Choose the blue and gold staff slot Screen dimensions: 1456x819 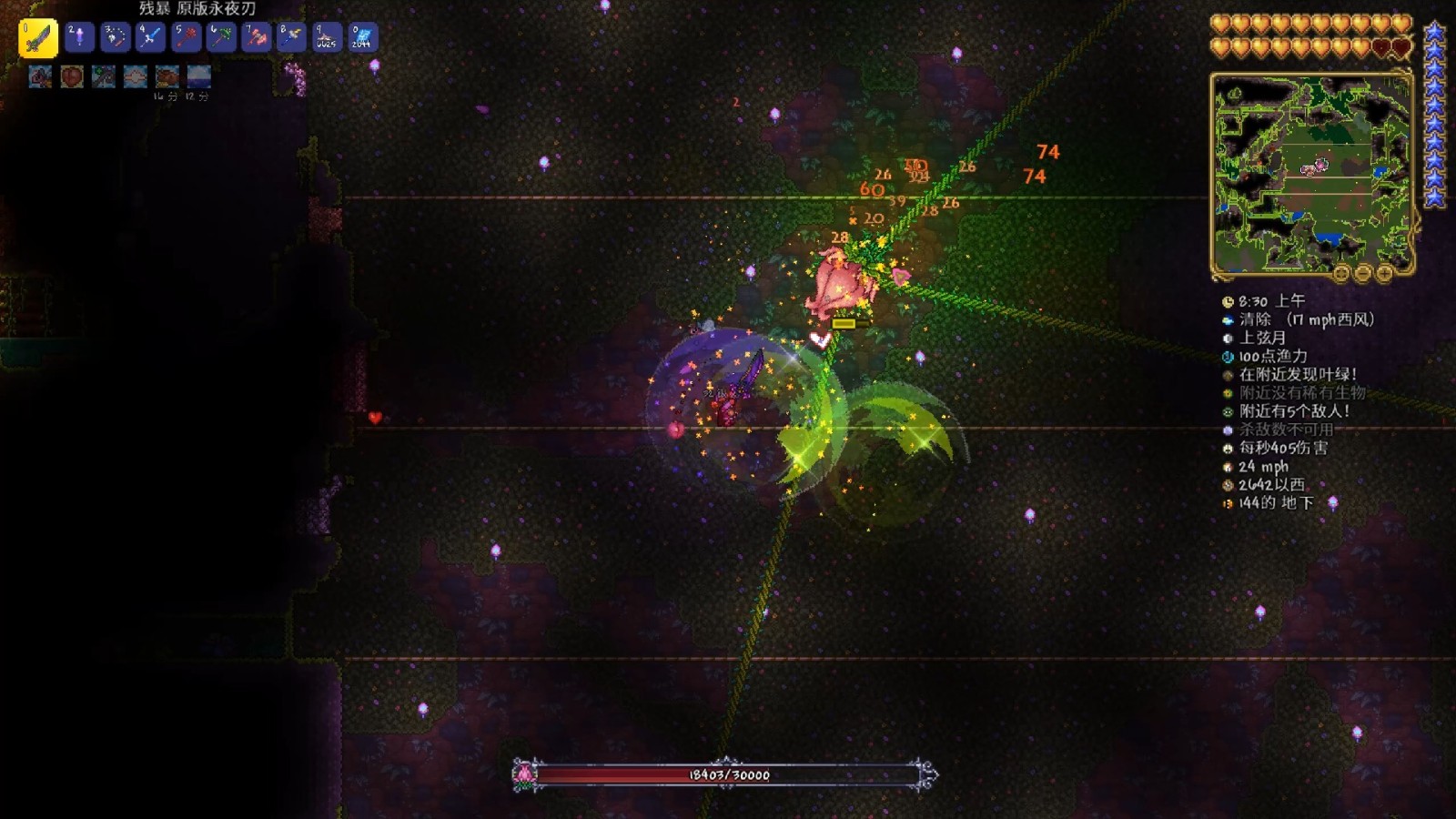click(x=292, y=37)
